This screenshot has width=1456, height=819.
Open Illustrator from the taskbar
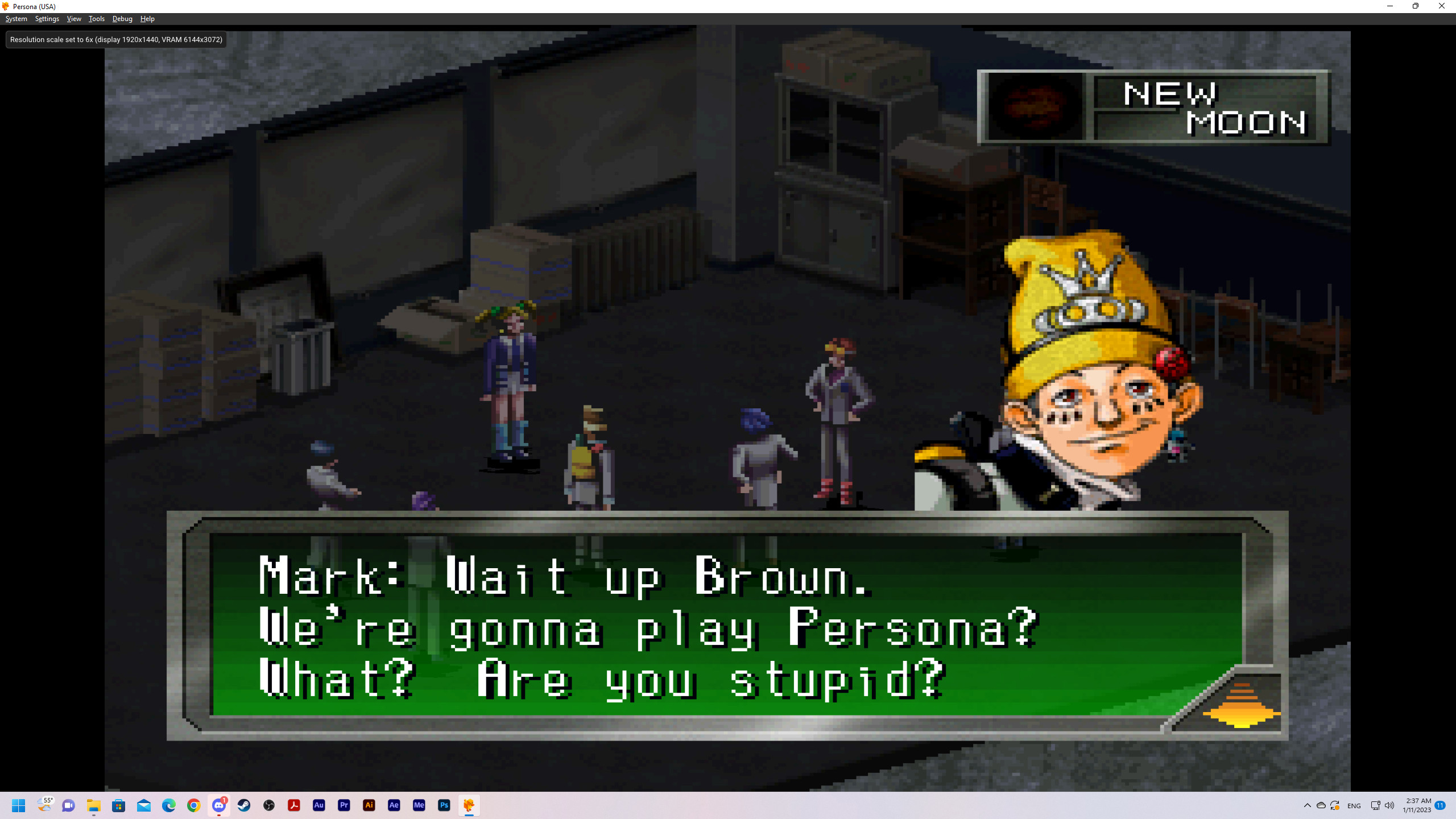[369, 805]
